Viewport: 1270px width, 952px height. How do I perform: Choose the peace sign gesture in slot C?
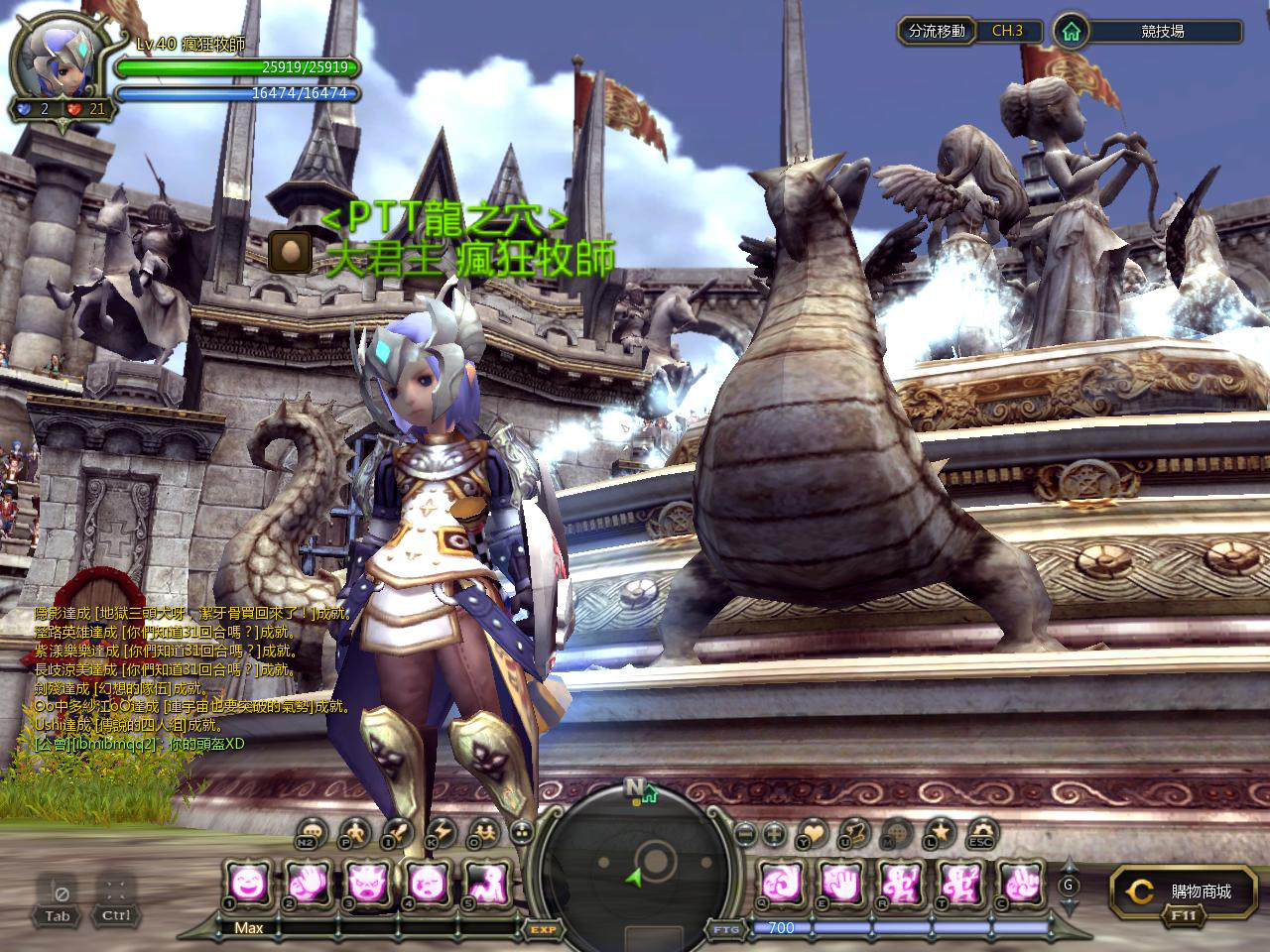coord(1019,880)
